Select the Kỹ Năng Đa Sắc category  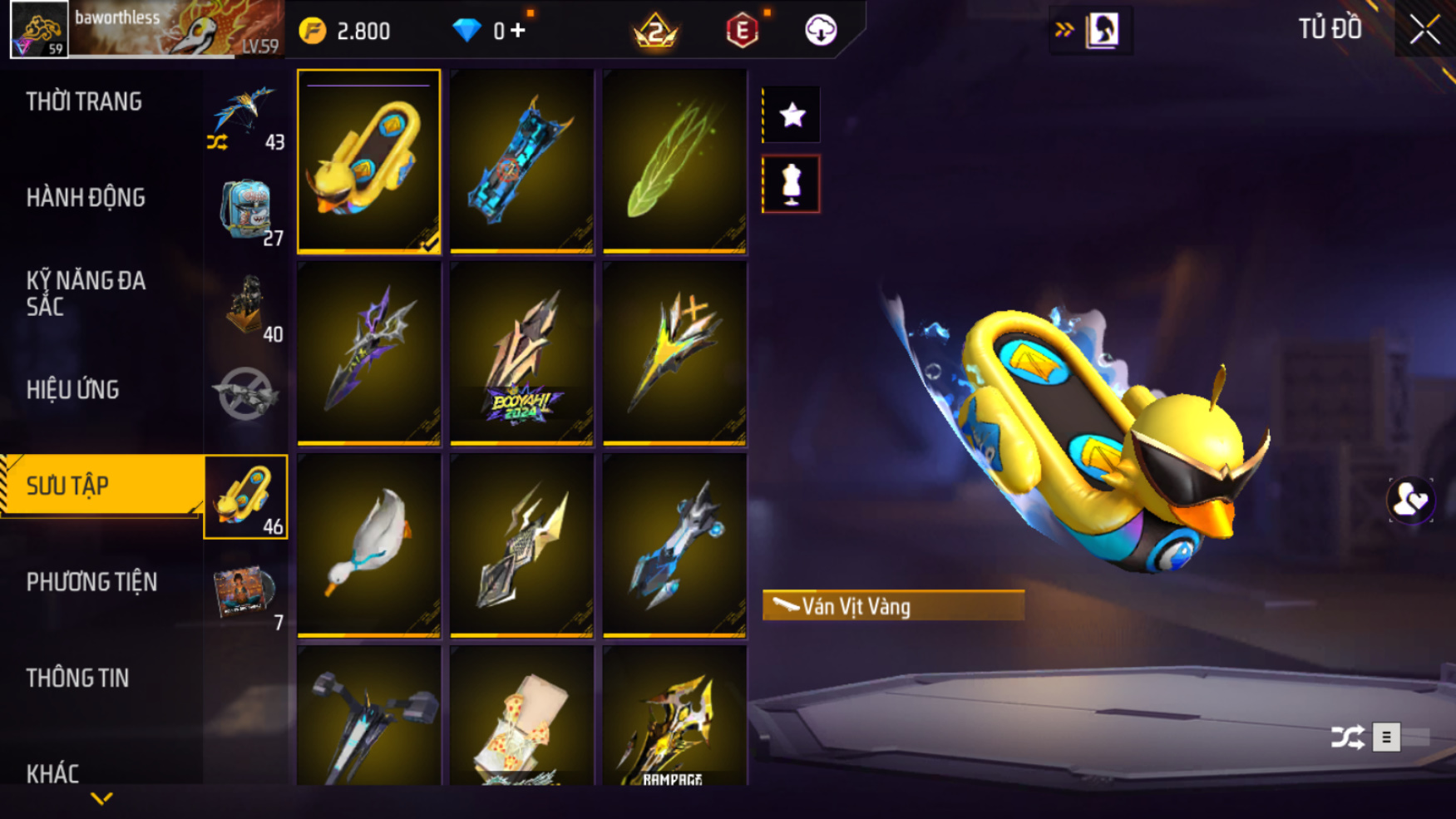coord(86,294)
